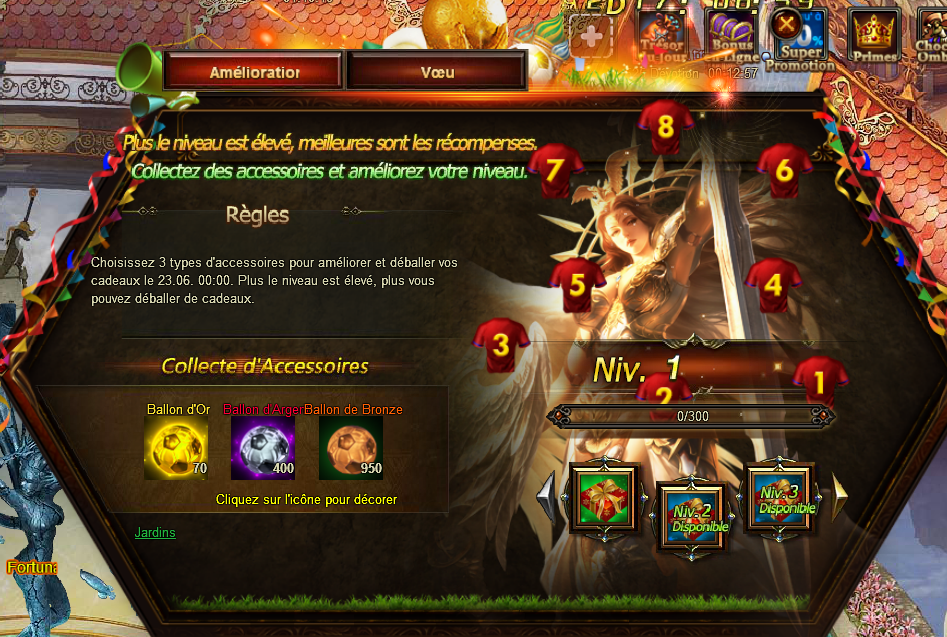Open the Vœu tab
This screenshot has height=637, width=947.
(x=437, y=72)
